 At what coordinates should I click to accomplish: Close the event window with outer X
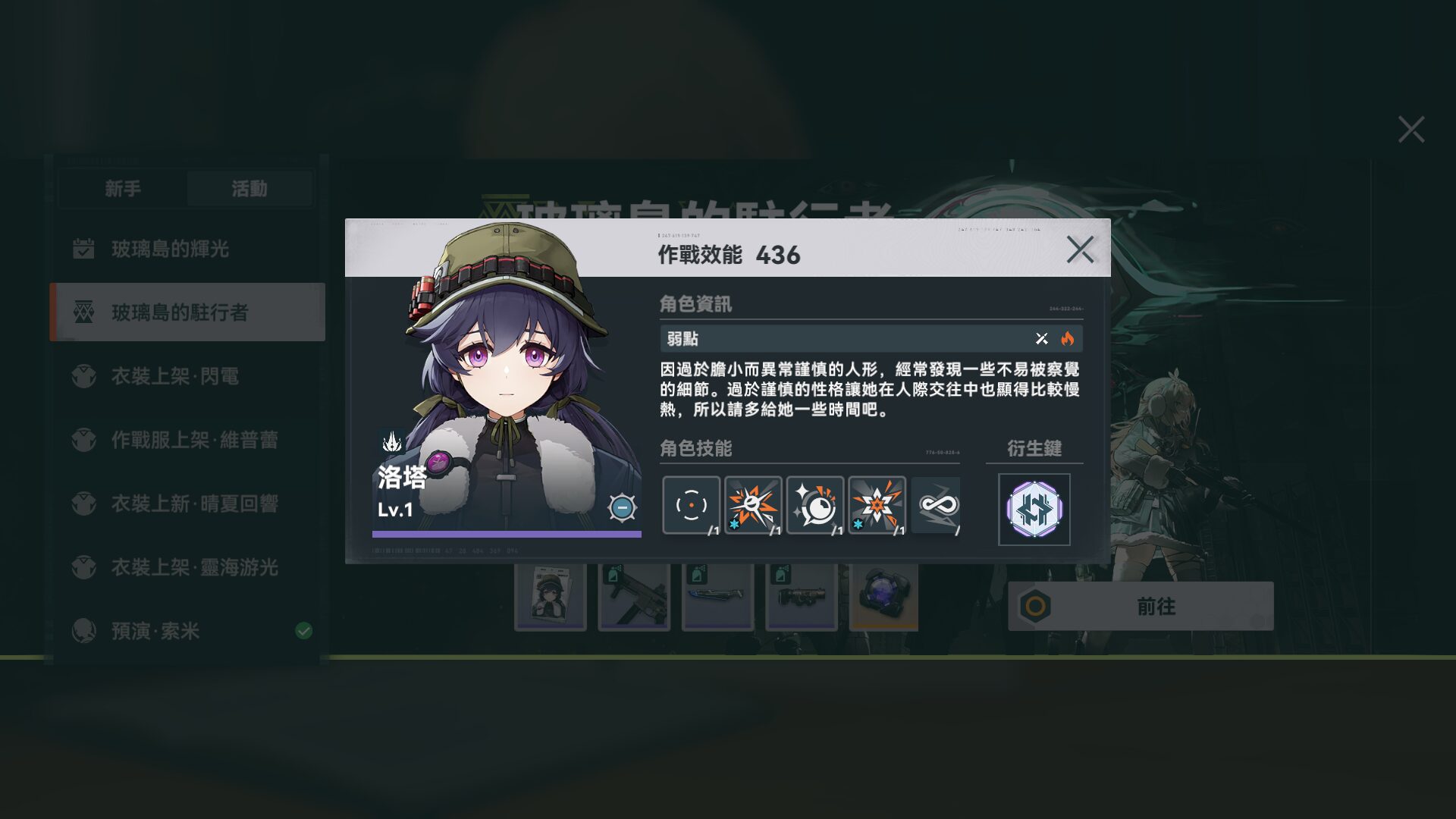(x=1410, y=130)
